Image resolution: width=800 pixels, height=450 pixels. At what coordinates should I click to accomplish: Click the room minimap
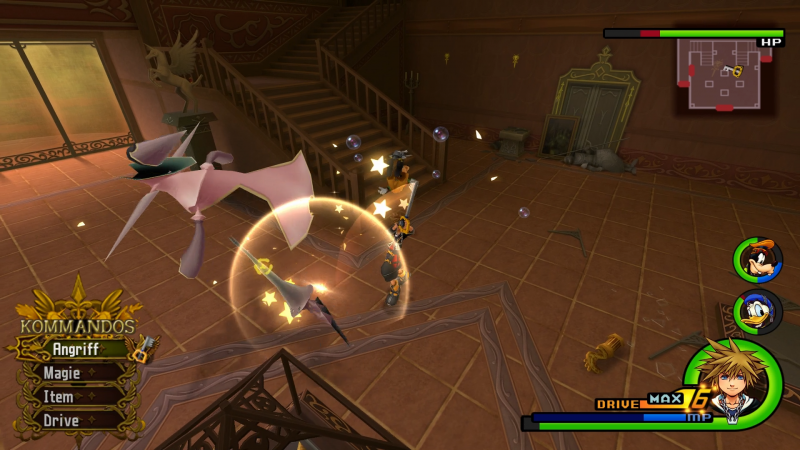pos(722,74)
